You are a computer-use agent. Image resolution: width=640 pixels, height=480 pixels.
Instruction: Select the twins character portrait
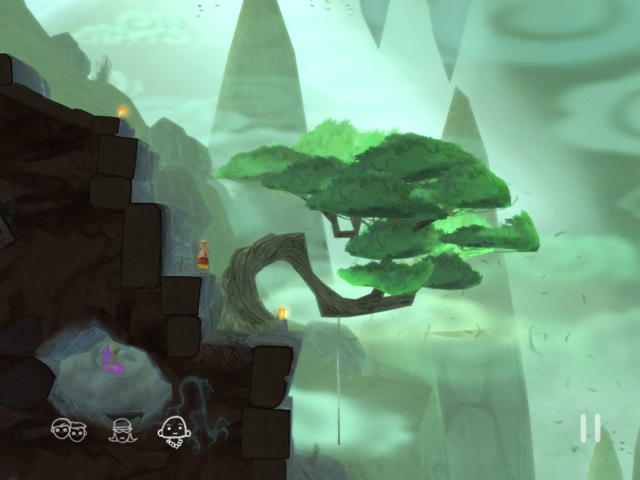point(69,430)
